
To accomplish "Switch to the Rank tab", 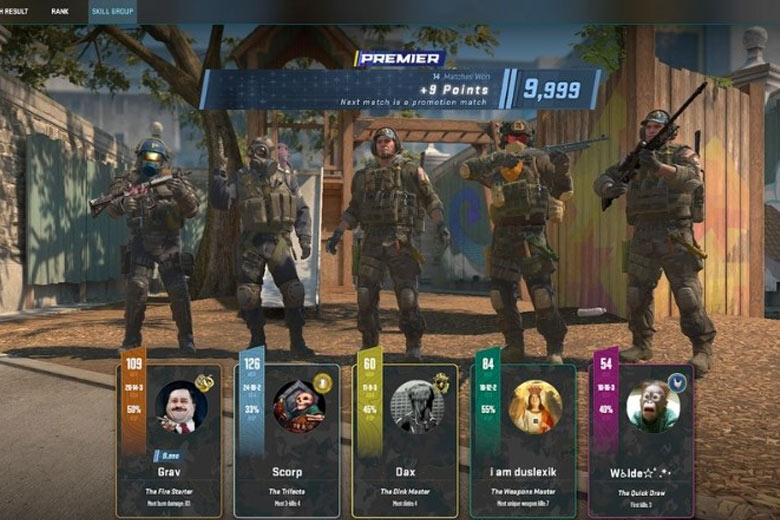I will tap(60, 11).
